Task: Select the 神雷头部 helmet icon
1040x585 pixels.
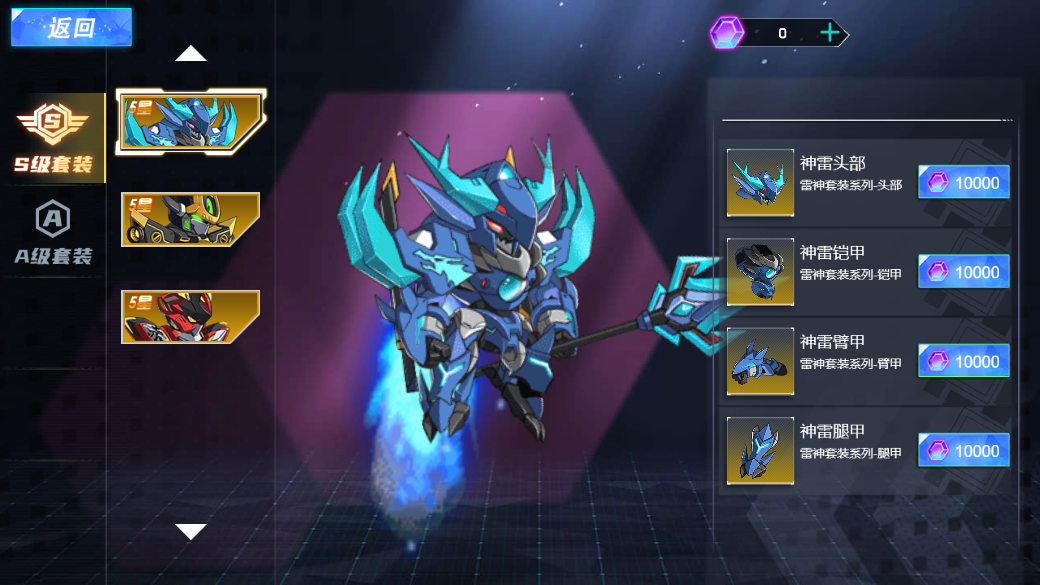Action: point(760,183)
